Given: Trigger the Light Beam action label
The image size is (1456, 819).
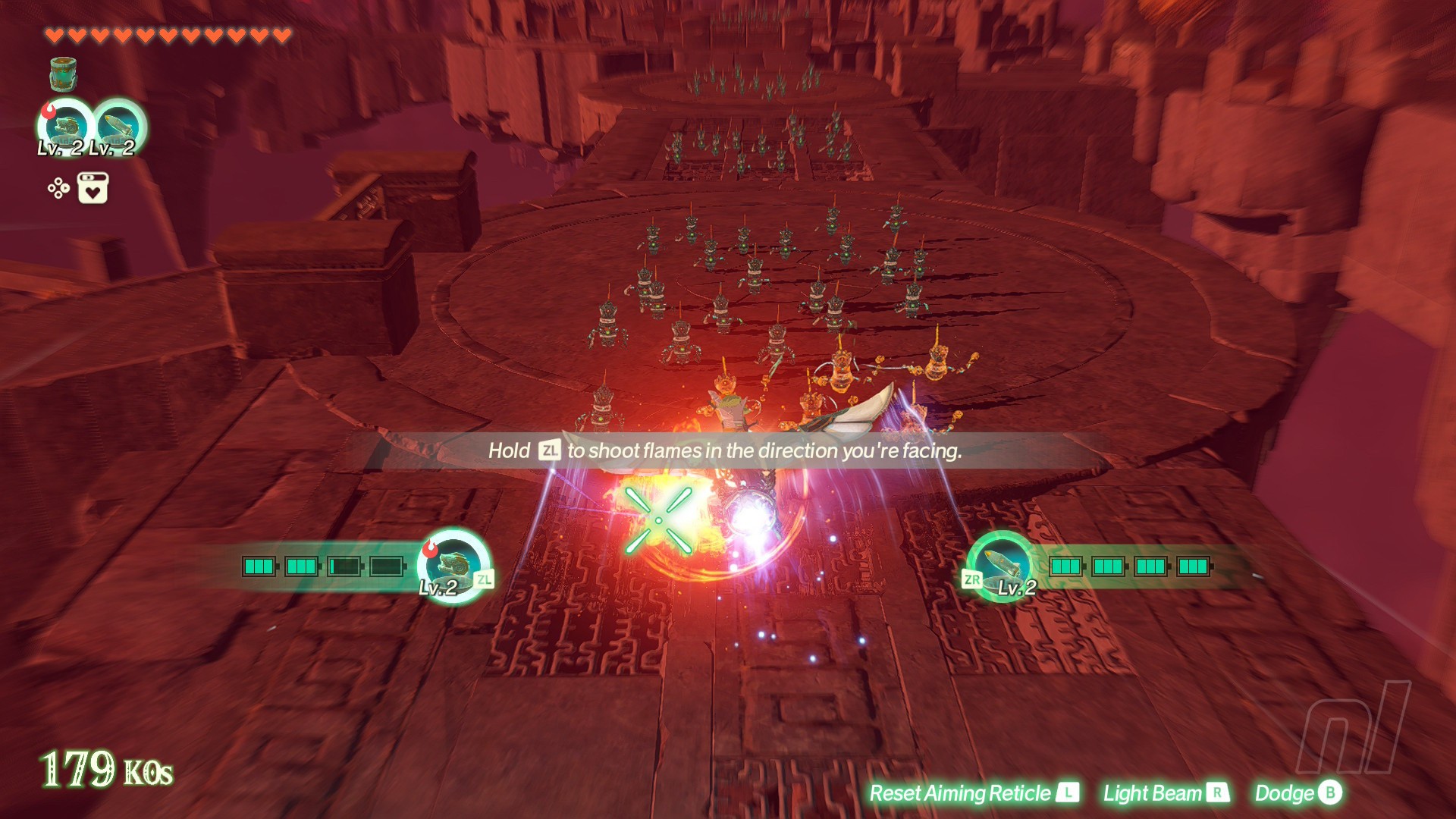Looking at the screenshot, I should click(1166, 793).
